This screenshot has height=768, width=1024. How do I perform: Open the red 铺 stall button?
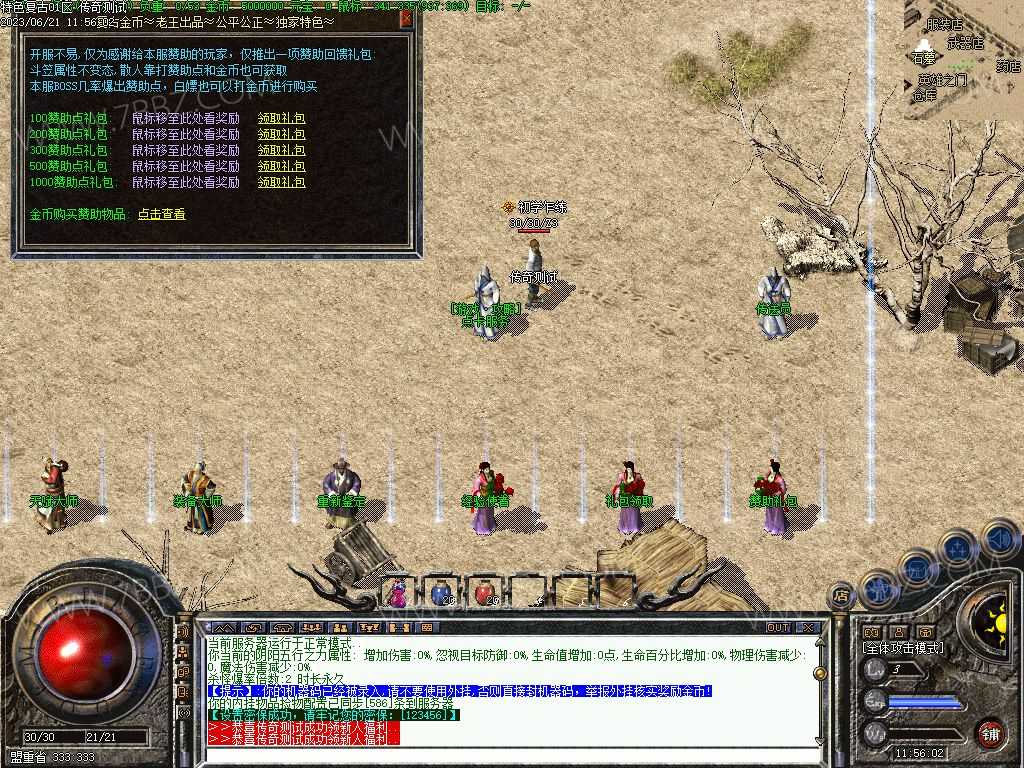pos(990,732)
